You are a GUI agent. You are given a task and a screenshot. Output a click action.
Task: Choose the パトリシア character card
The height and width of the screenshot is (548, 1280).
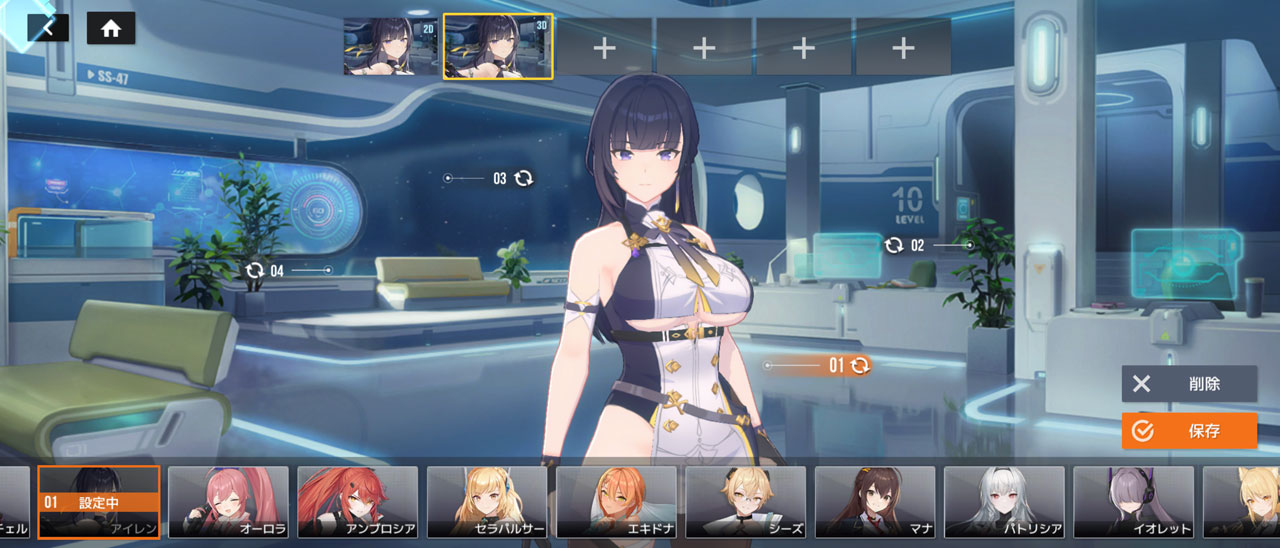[x=1004, y=502]
